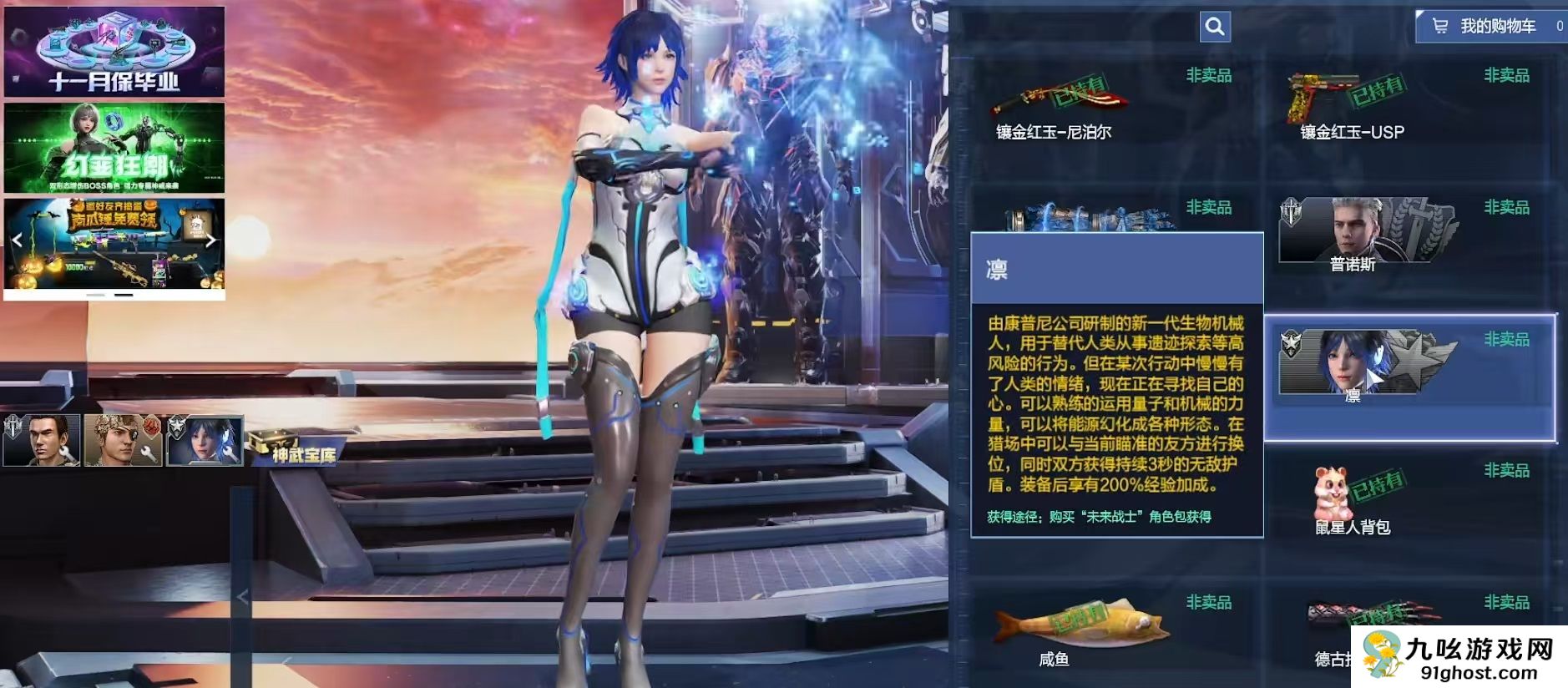This screenshot has height=688, width=1568.
Task: Click the left arrow on the banner carousel
Action: (17, 239)
